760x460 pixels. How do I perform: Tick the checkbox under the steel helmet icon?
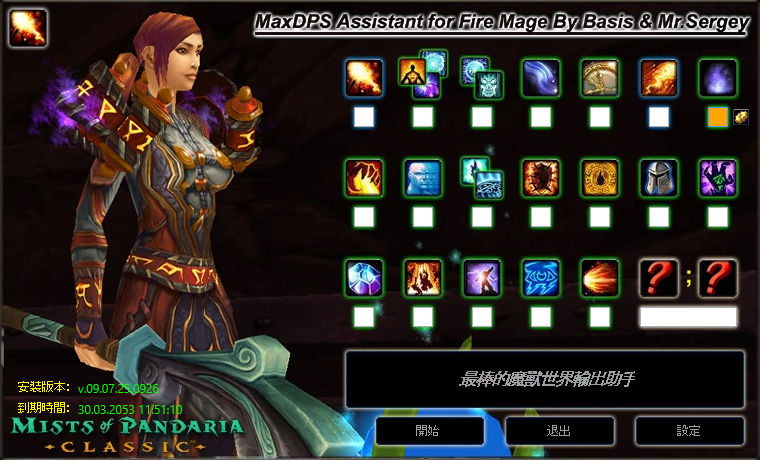659,217
